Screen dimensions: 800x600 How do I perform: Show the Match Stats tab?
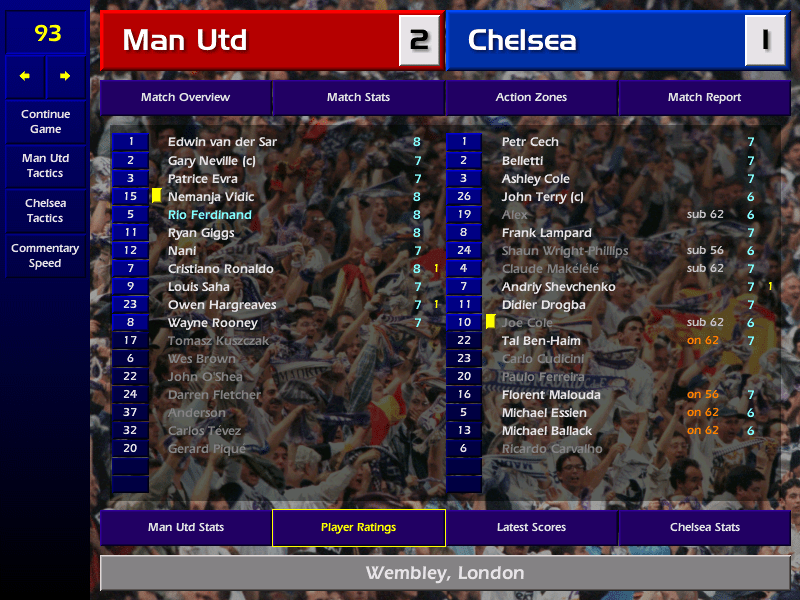(358, 97)
